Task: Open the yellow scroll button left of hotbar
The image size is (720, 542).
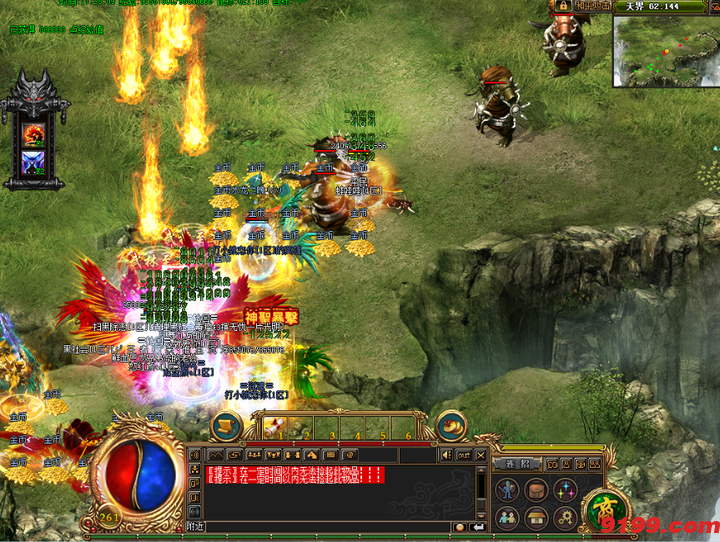Action: [227, 426]
